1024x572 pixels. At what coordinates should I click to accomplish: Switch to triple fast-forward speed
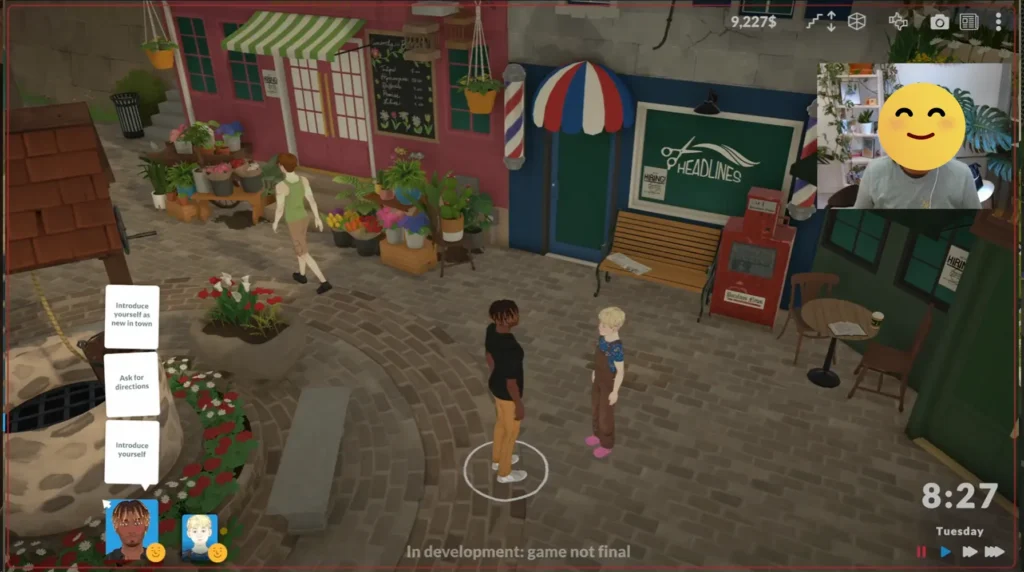coord(994,551)
